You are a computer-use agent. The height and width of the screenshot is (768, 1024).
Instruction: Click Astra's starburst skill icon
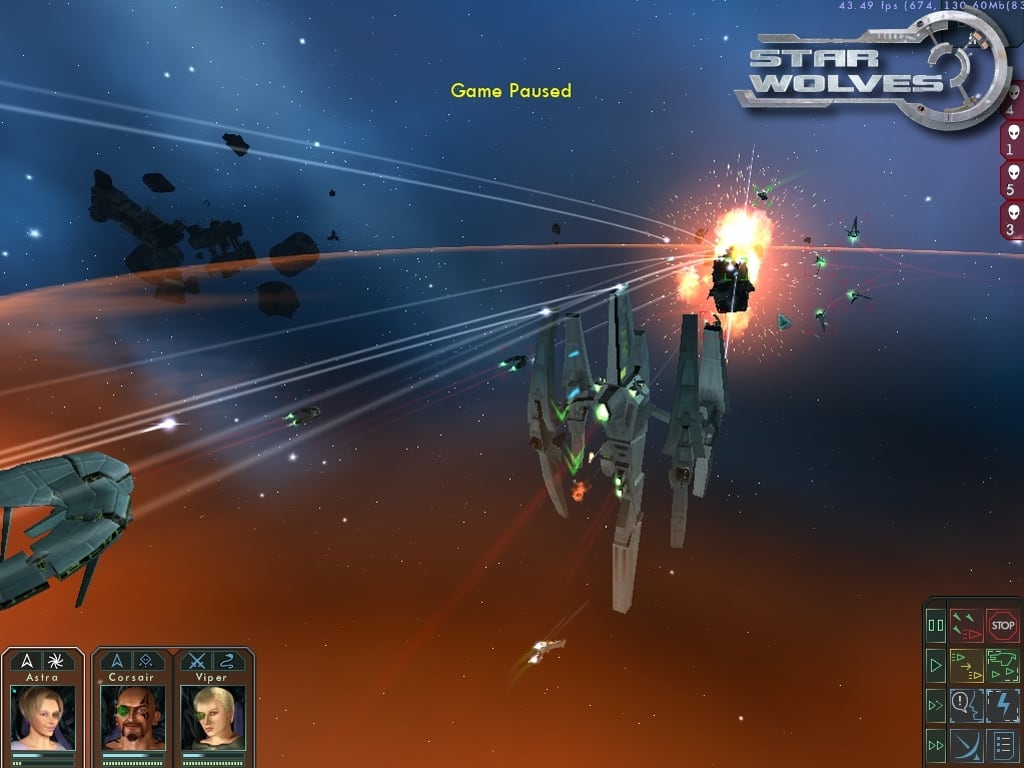[59, 661]
